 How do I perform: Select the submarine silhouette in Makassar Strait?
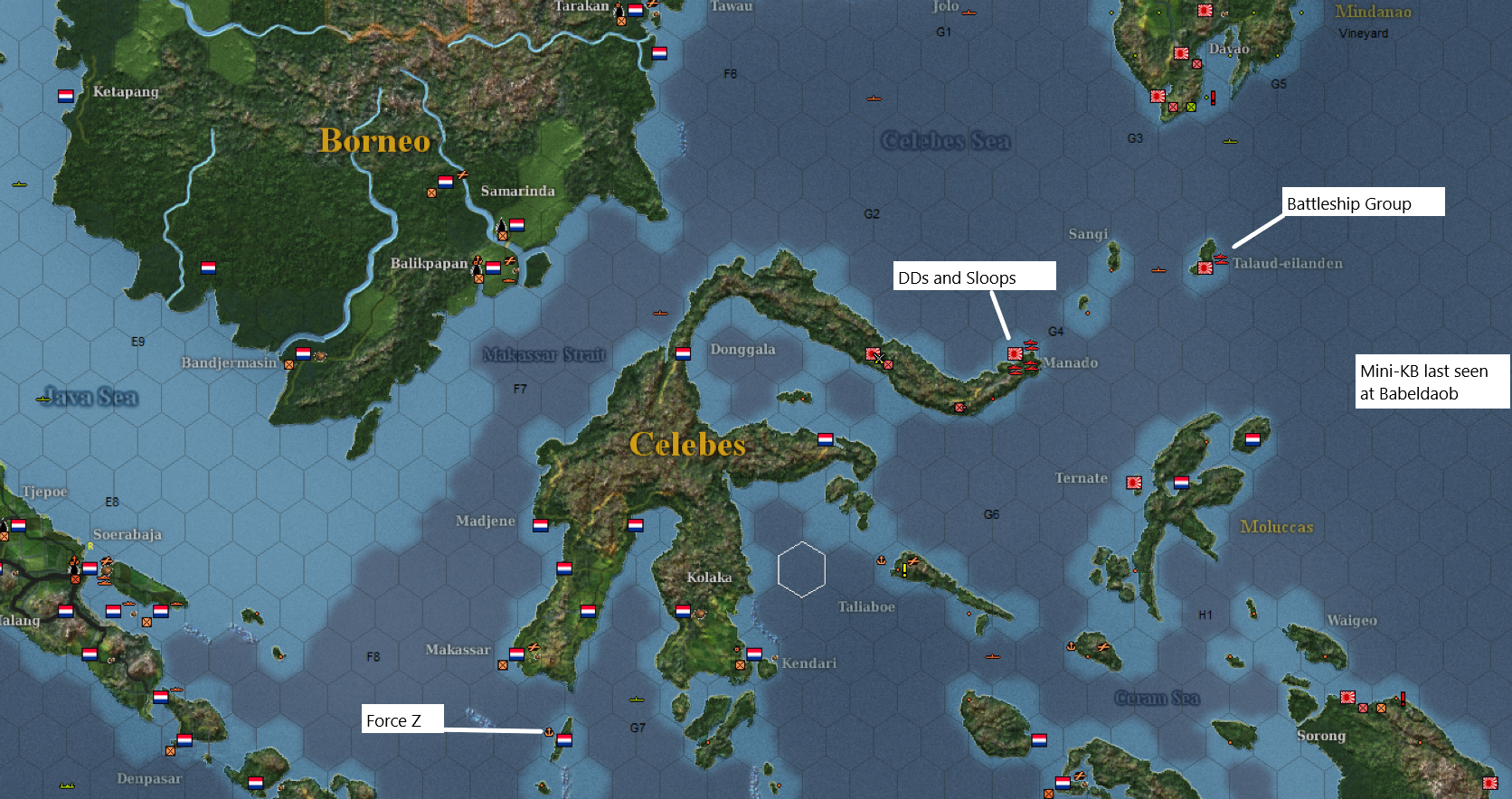pyautogui.click(x=660, y=313)
